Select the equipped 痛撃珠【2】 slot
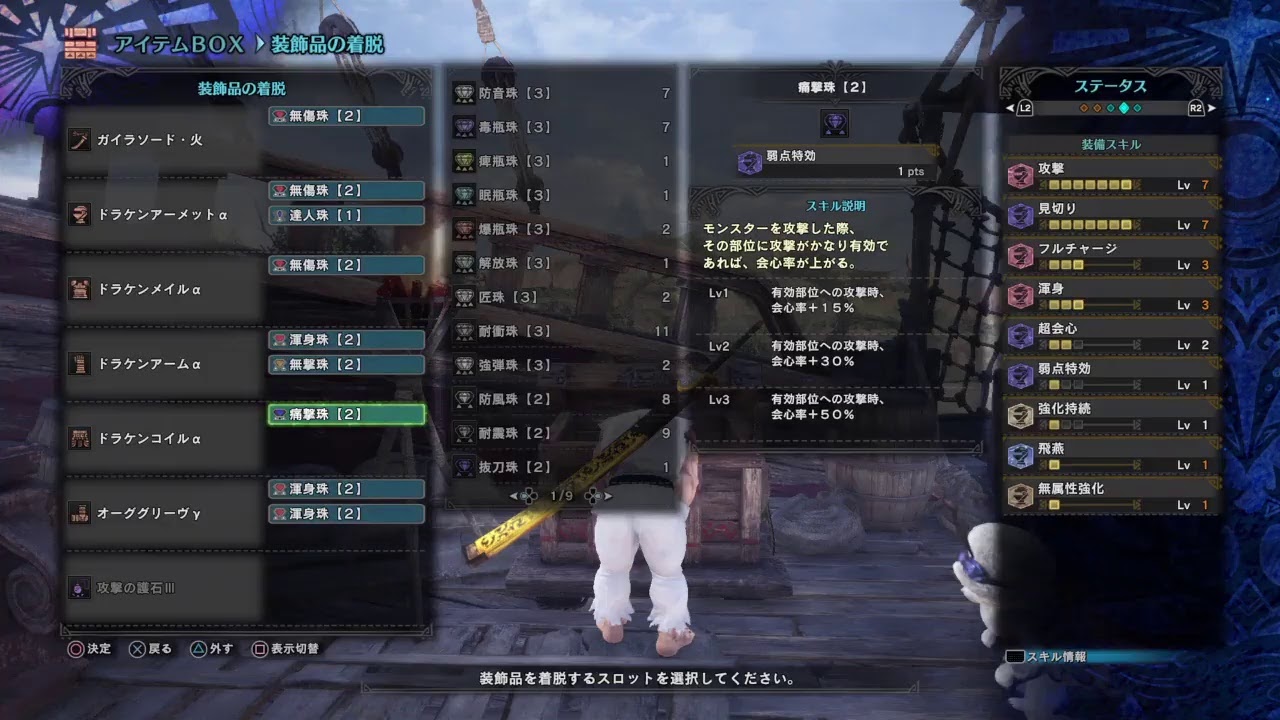Screen dimensions: 1280x720 [345, 414]
